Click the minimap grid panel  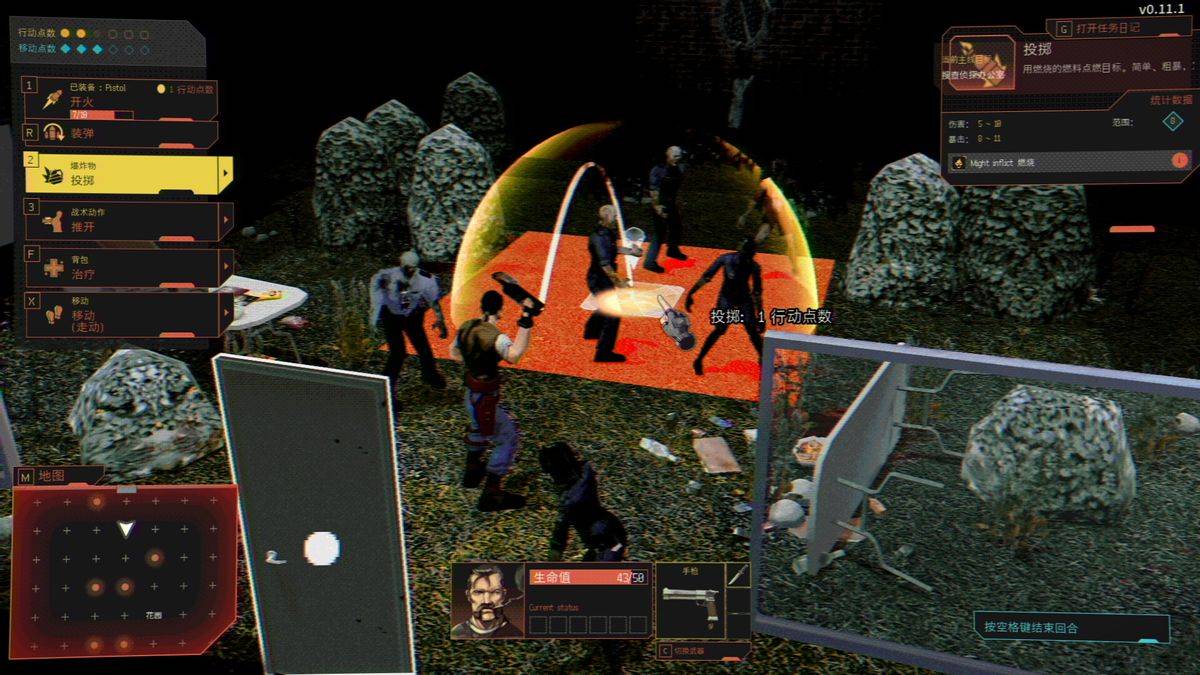coord(124,569)
